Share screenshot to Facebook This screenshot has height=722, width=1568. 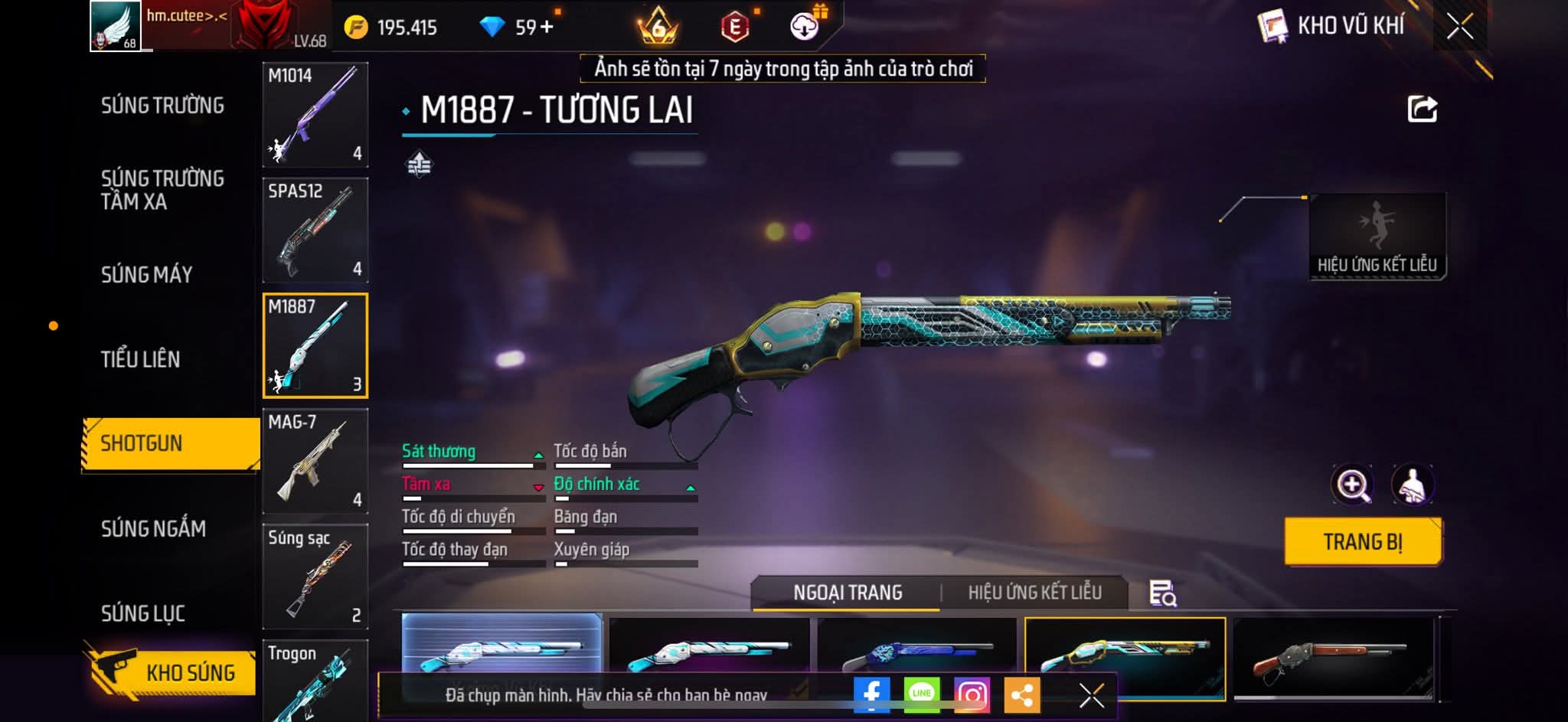tap(871, 694)
